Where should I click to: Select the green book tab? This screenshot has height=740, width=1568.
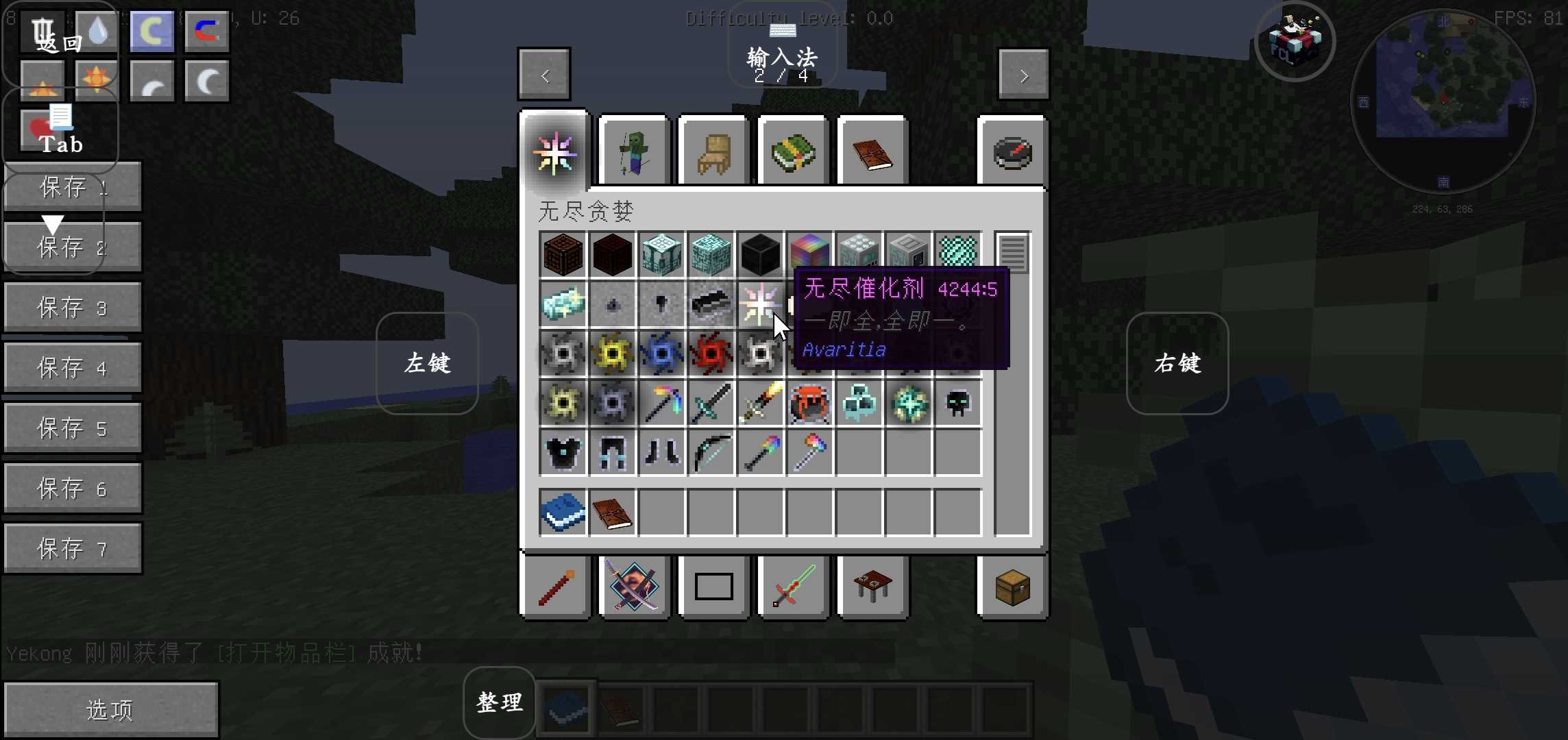(x=793, y=152)
